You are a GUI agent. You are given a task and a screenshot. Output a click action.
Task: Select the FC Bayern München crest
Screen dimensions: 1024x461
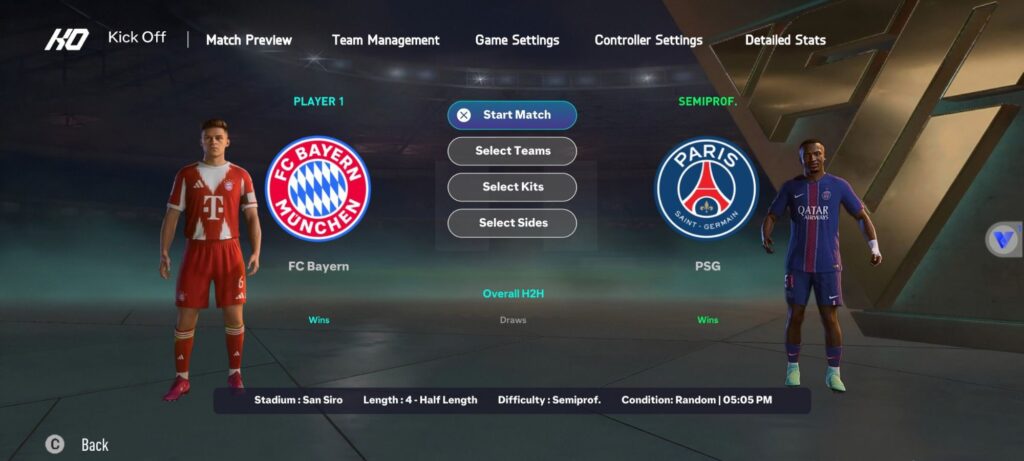(x=318, y=188)
